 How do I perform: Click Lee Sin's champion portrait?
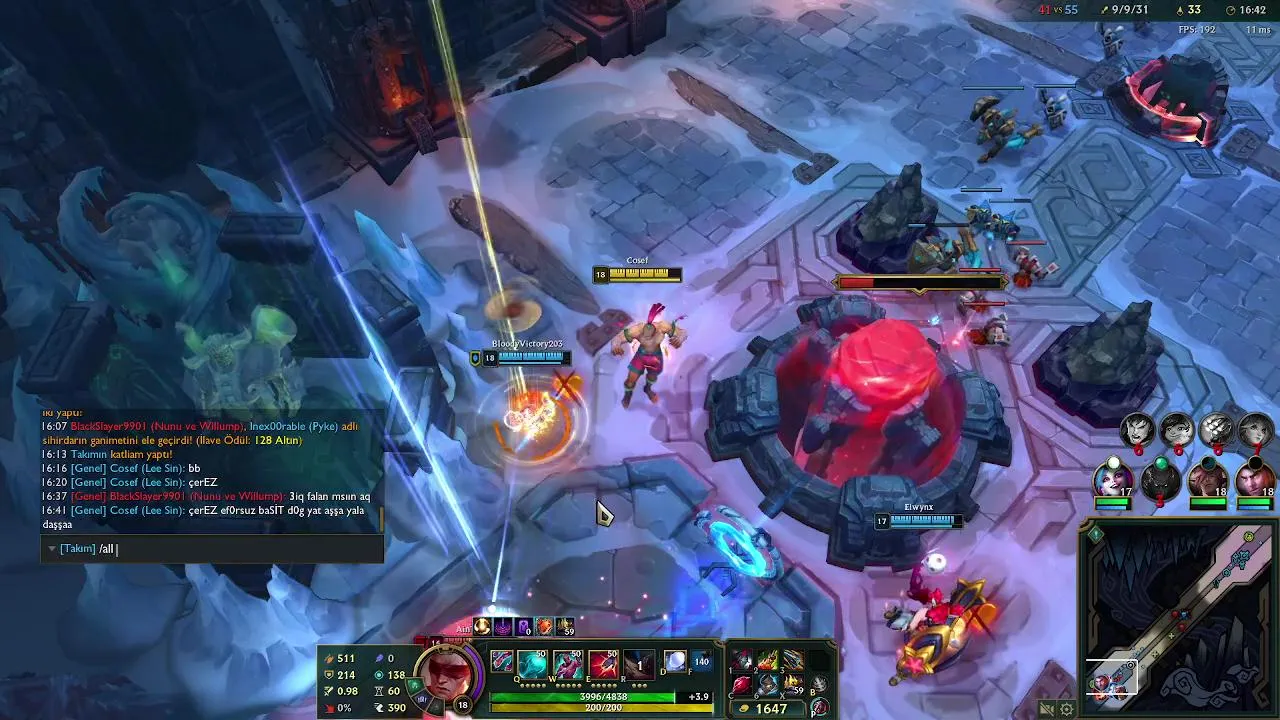point(444,675)
